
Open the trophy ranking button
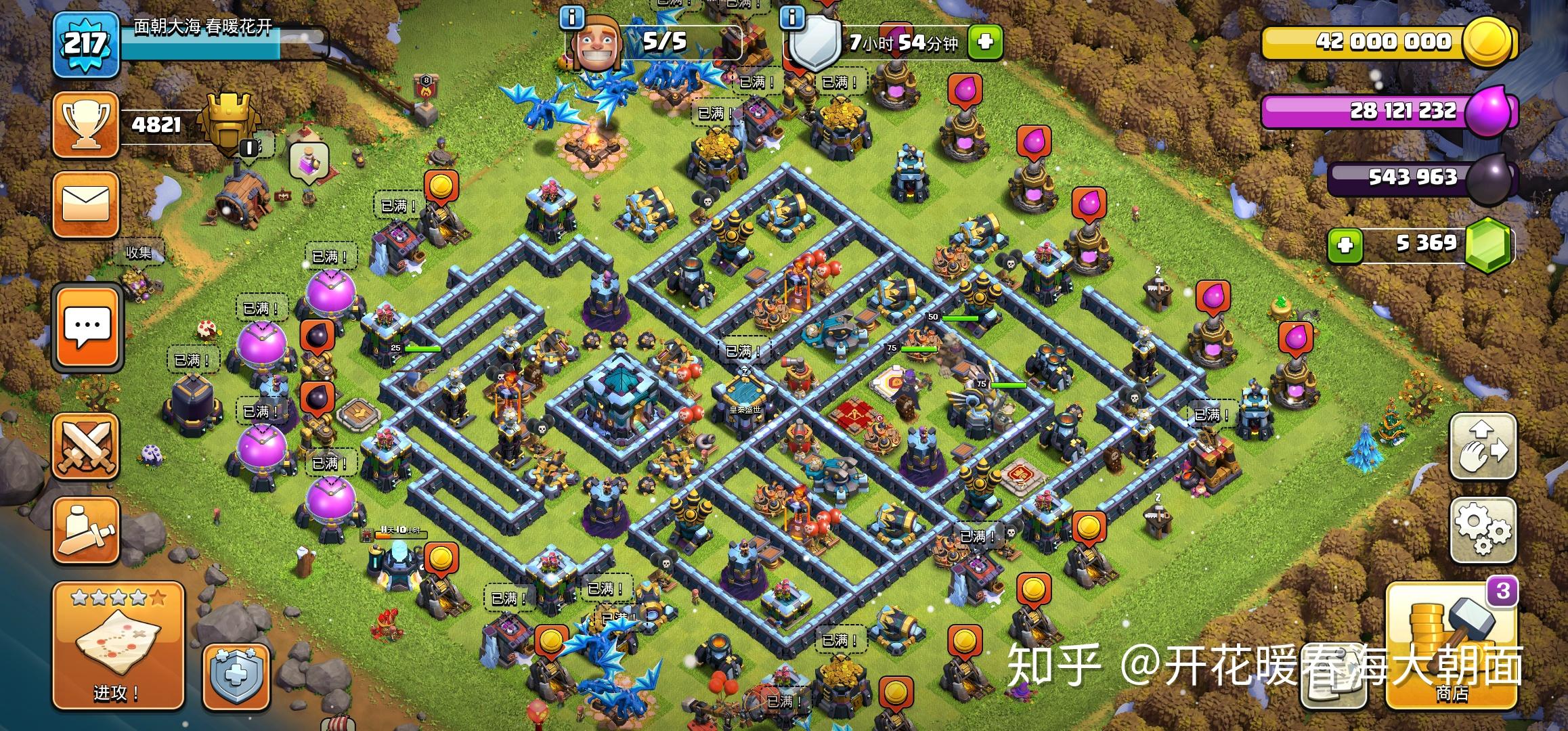point(86,125)
